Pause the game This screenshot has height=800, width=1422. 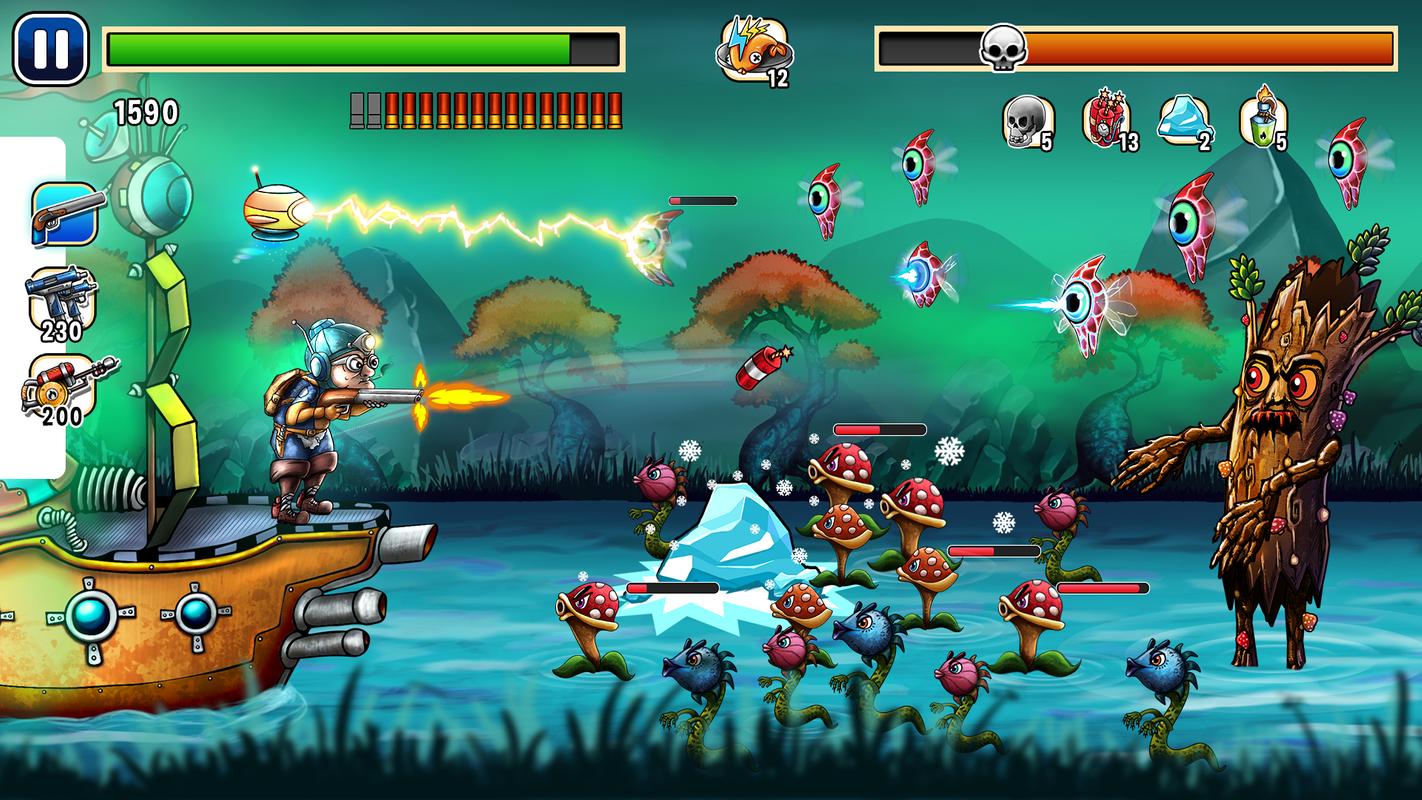(50, 49)
